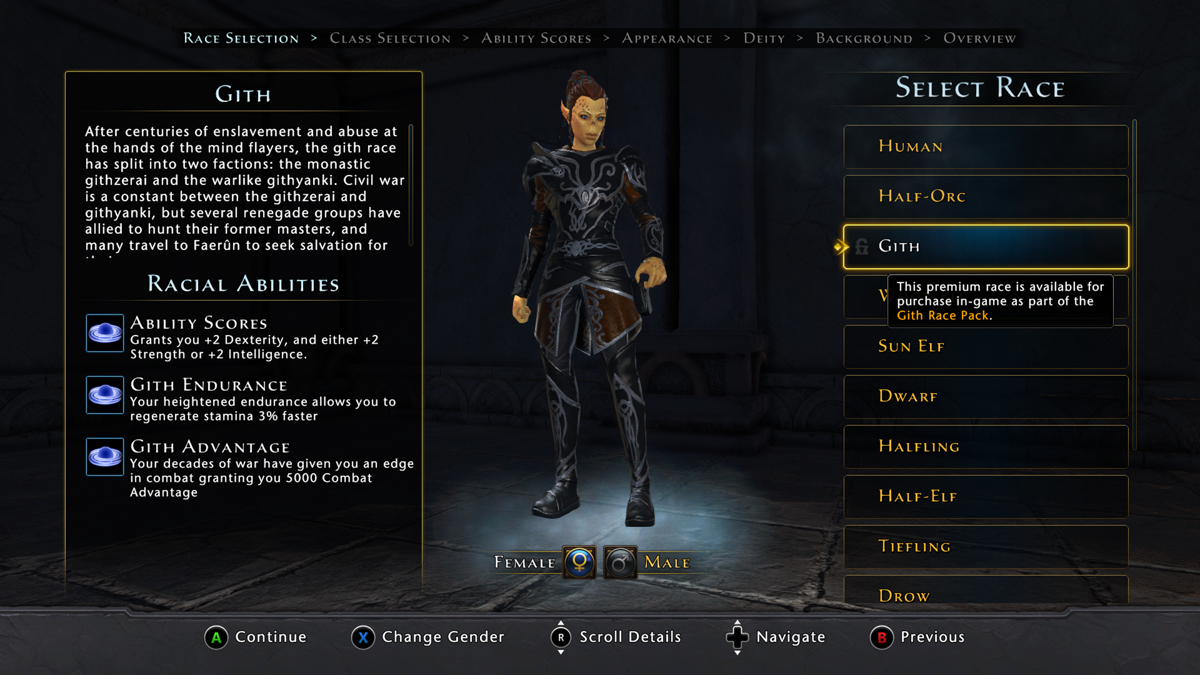Image resolution: width=1200 pixels, height=675 pixels.
Task: Switch to the Female gender icon
Action: [579, 562]
